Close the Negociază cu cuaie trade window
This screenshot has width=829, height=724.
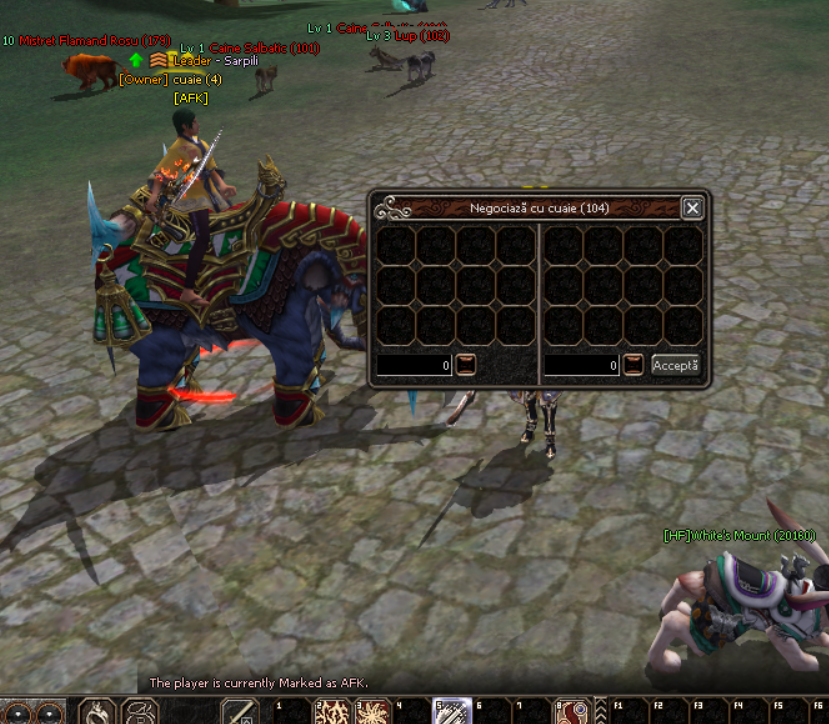692,208
